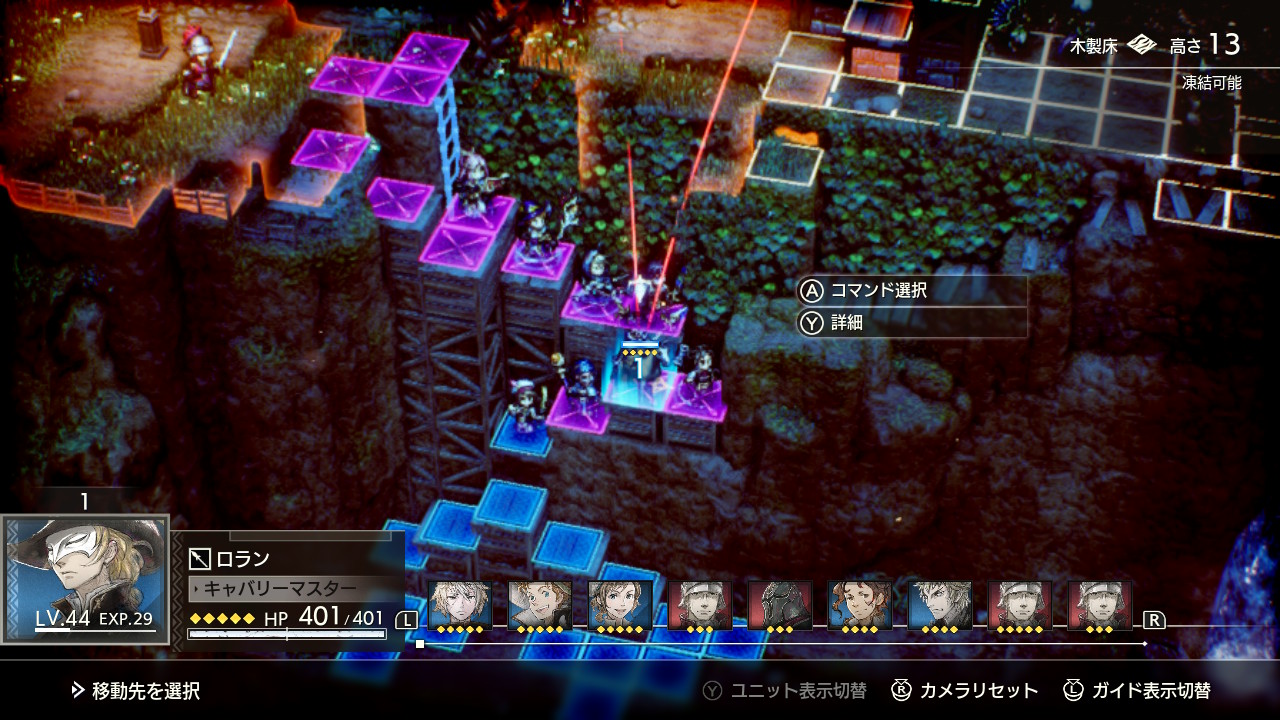Pick the helmeted soldier portrait with five diamonds
Viewport: 1280px width, 720px height.
point(1020,605)
